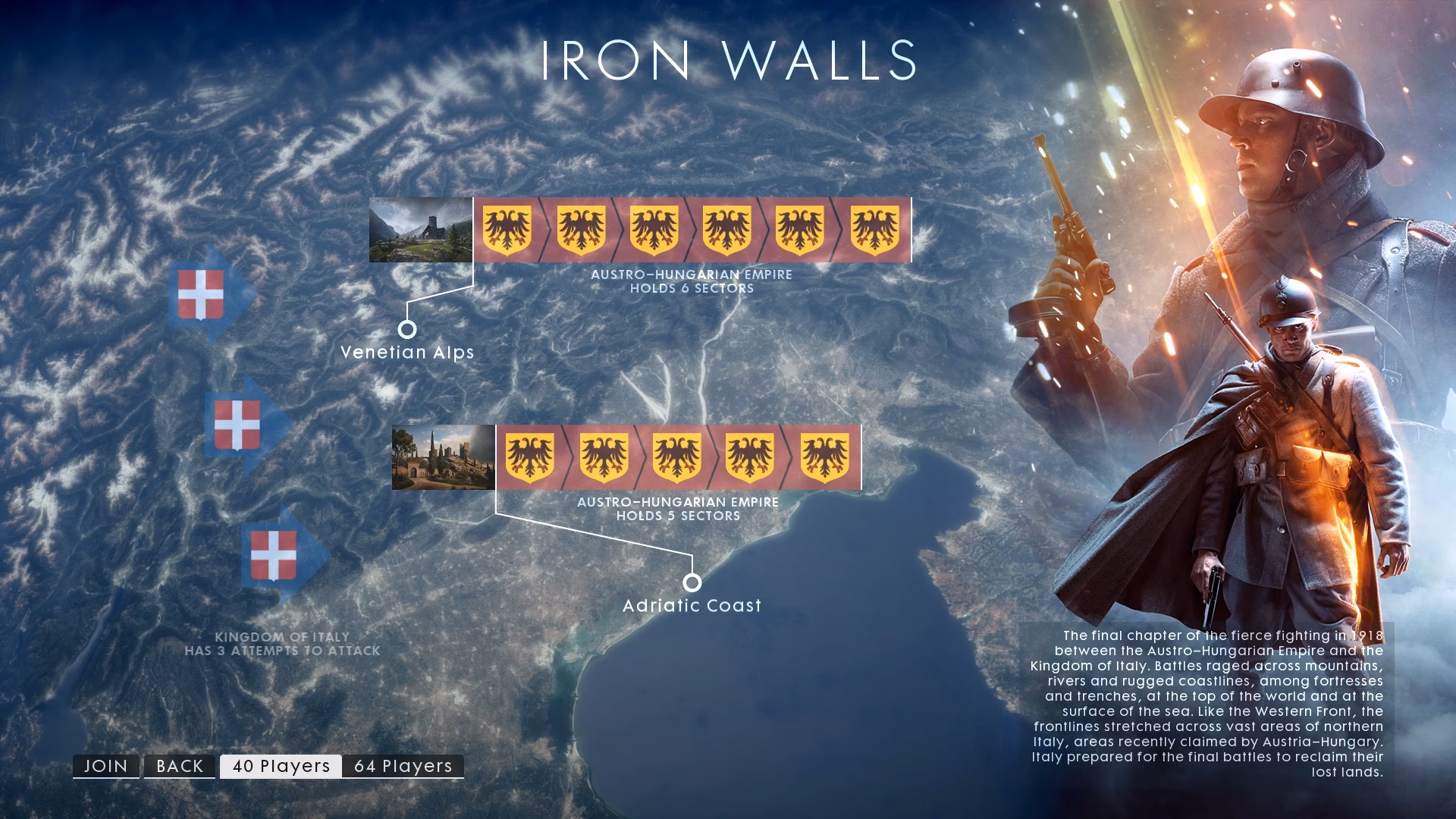The image size is (1456, 819).
Task: Open the Austro-Hungarian Empire holds 6 sectors label
Action: [692, 281]
